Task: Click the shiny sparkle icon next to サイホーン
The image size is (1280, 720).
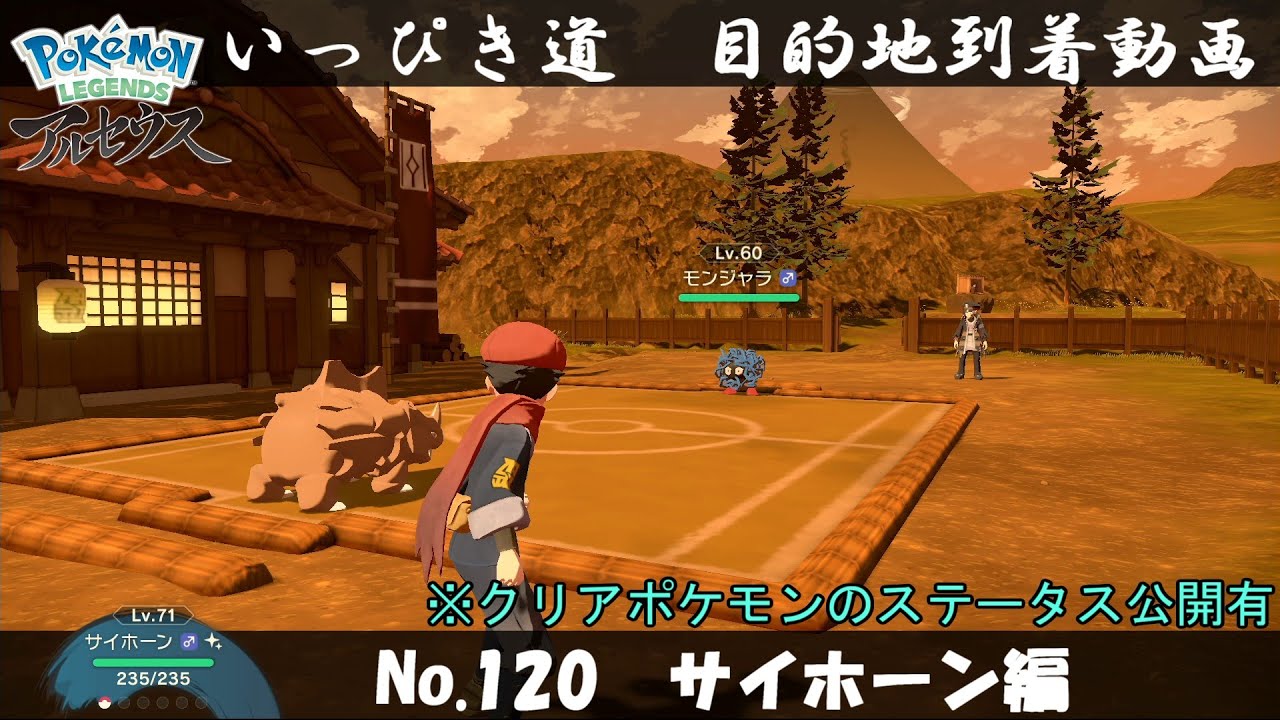Action: pos(213,643)
